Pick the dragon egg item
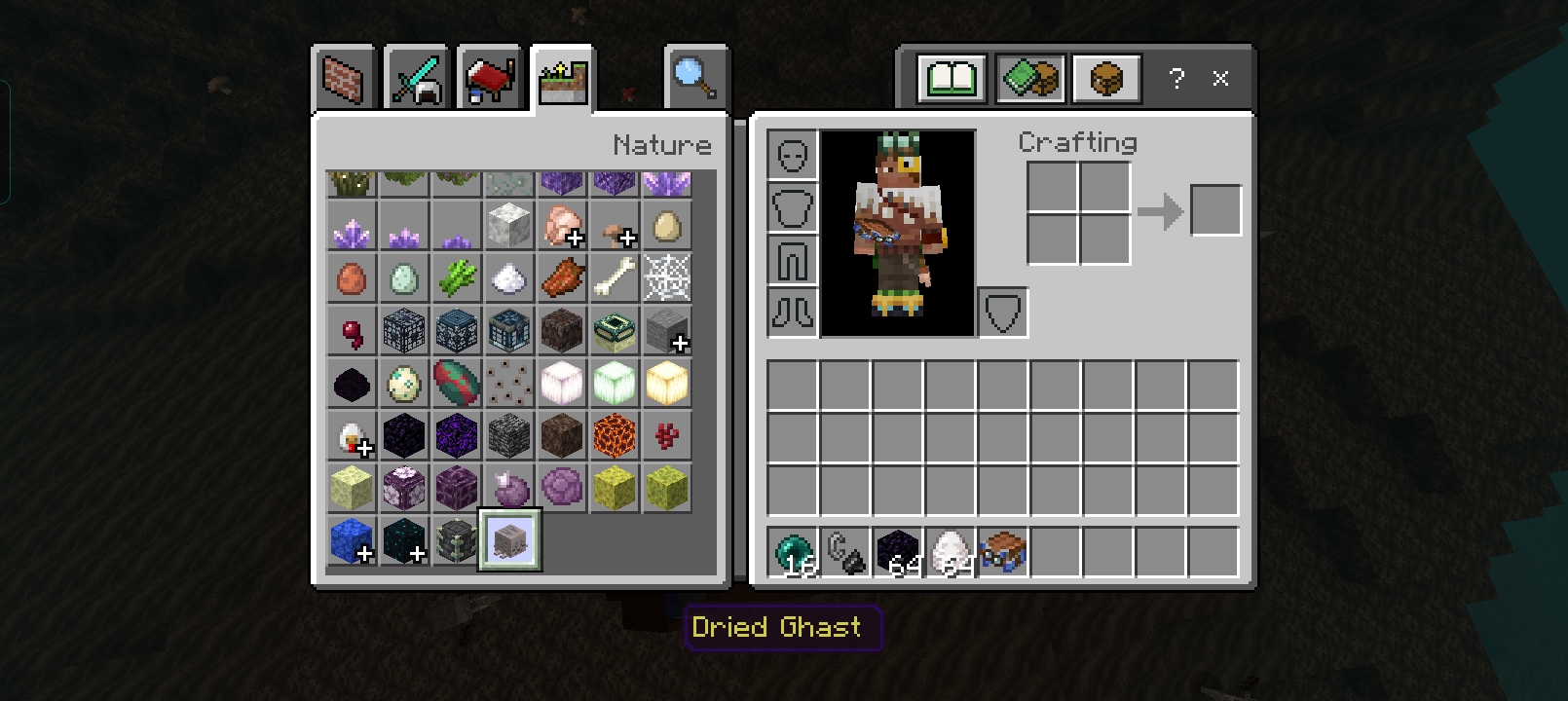 coord(352,384)
